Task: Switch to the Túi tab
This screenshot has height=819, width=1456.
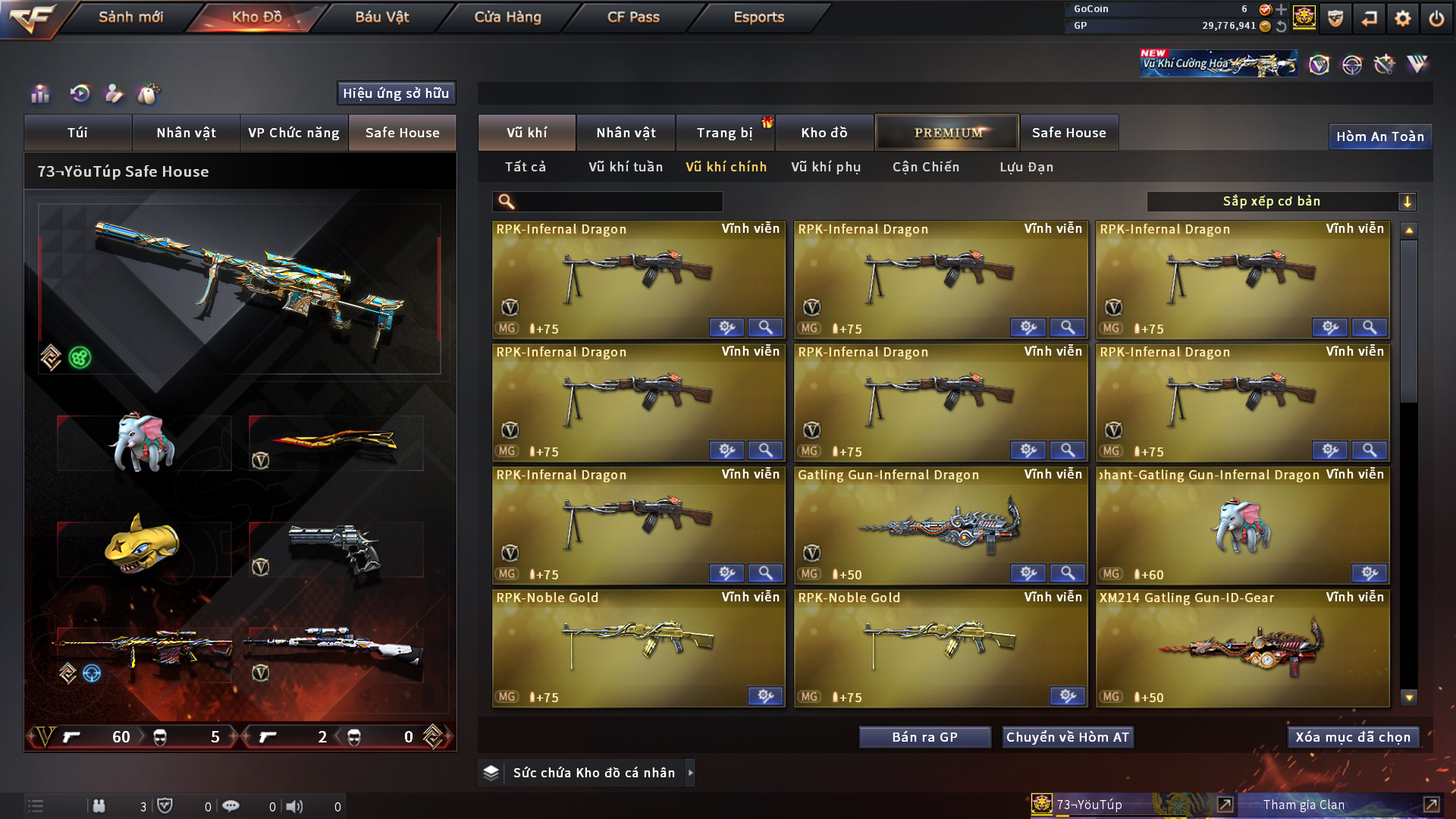Action: [77, 133]
